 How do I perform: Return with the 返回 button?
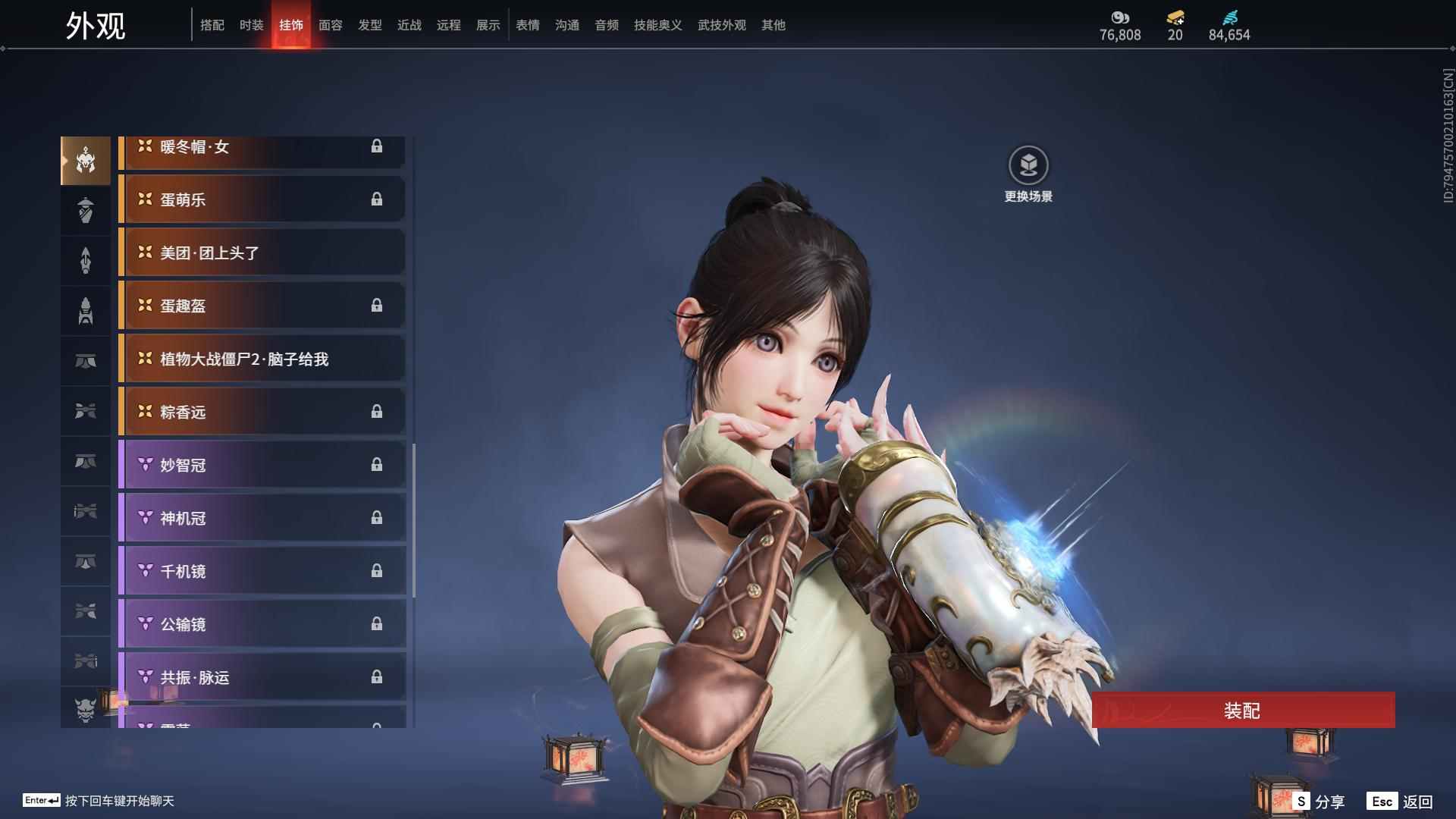coord(1401,801)
